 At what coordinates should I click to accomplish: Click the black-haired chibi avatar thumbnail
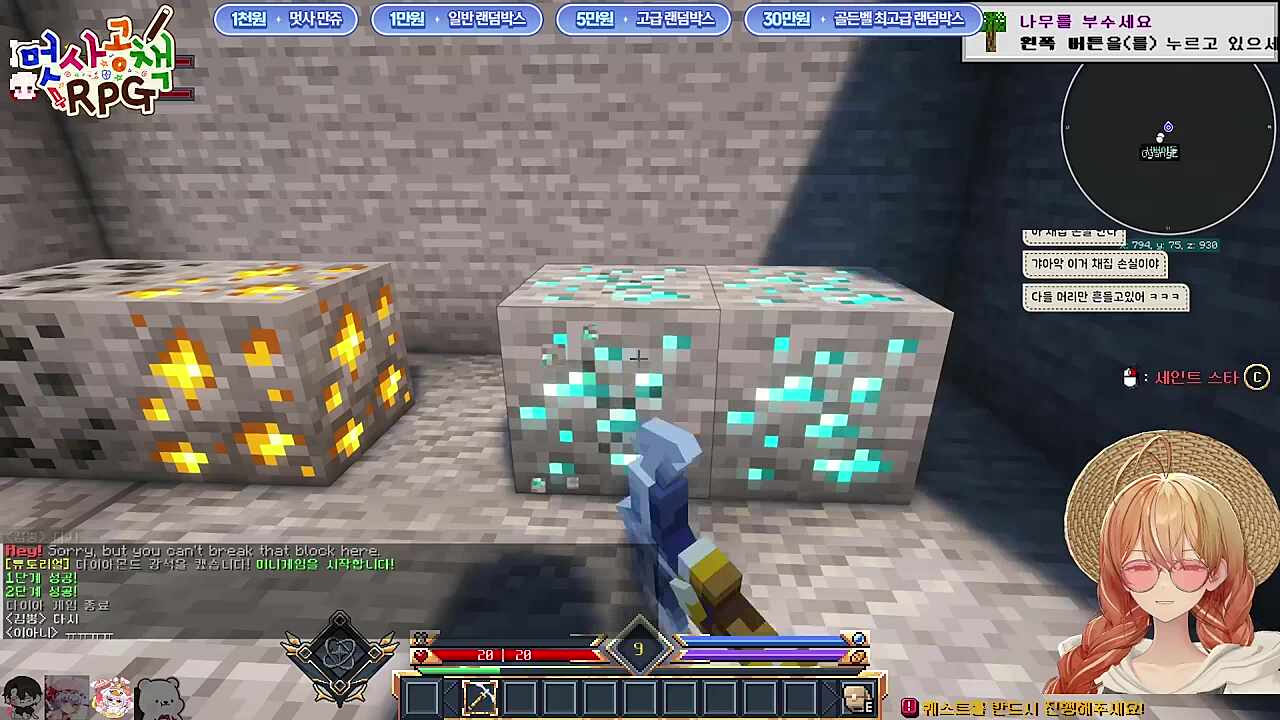pyautogui.click(x=22, y=696)
